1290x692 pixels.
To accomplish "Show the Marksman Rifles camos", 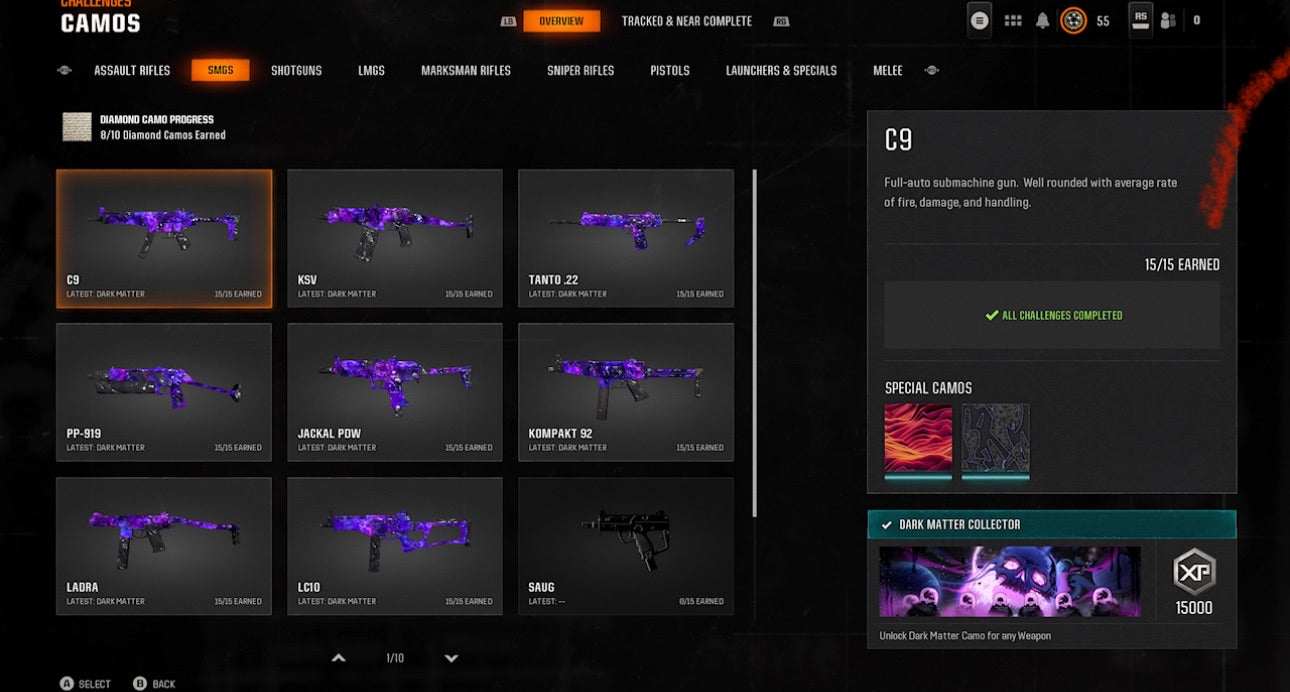I will point(465,71).
